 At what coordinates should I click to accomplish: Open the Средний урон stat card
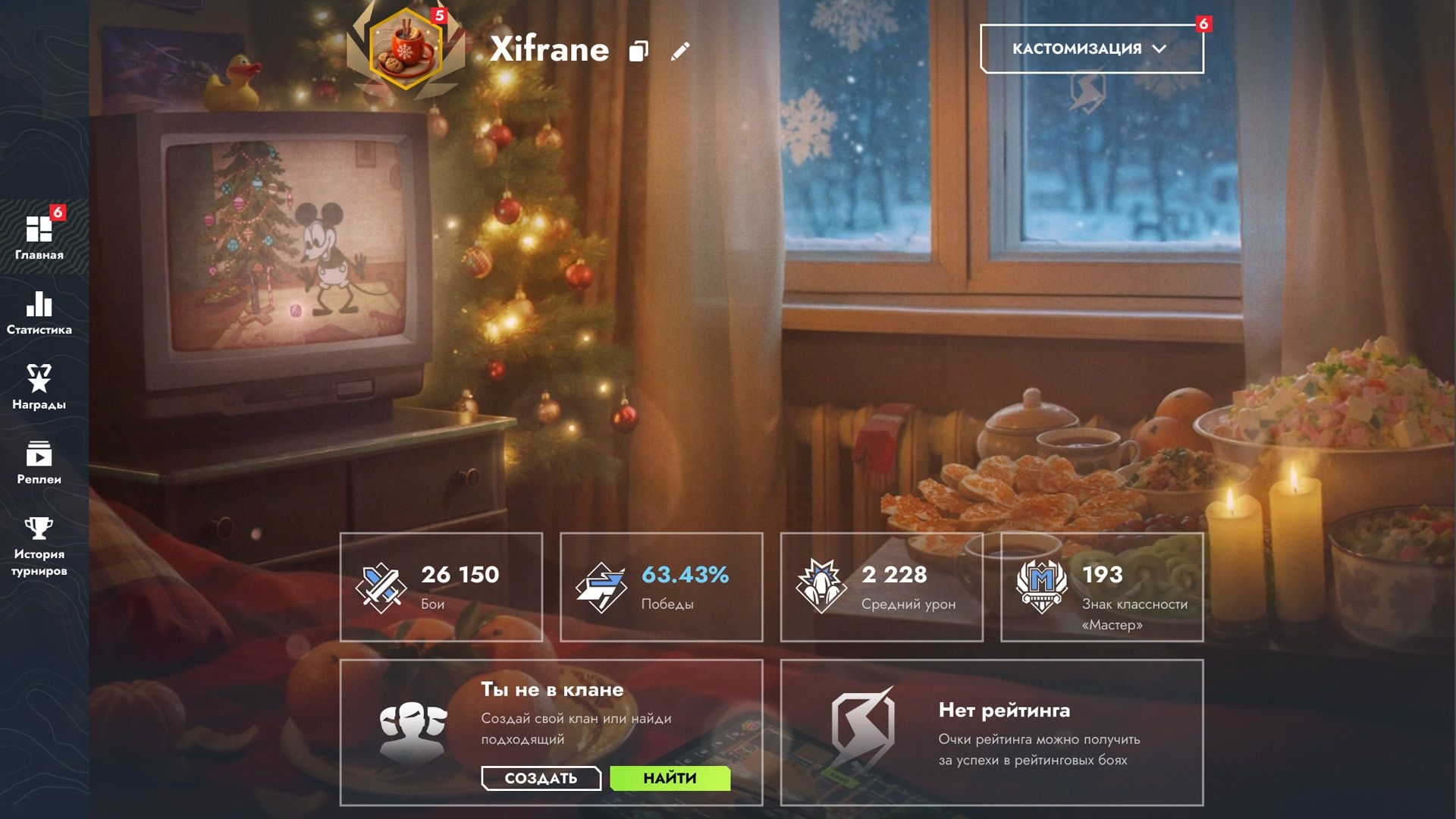pos(881,587)
